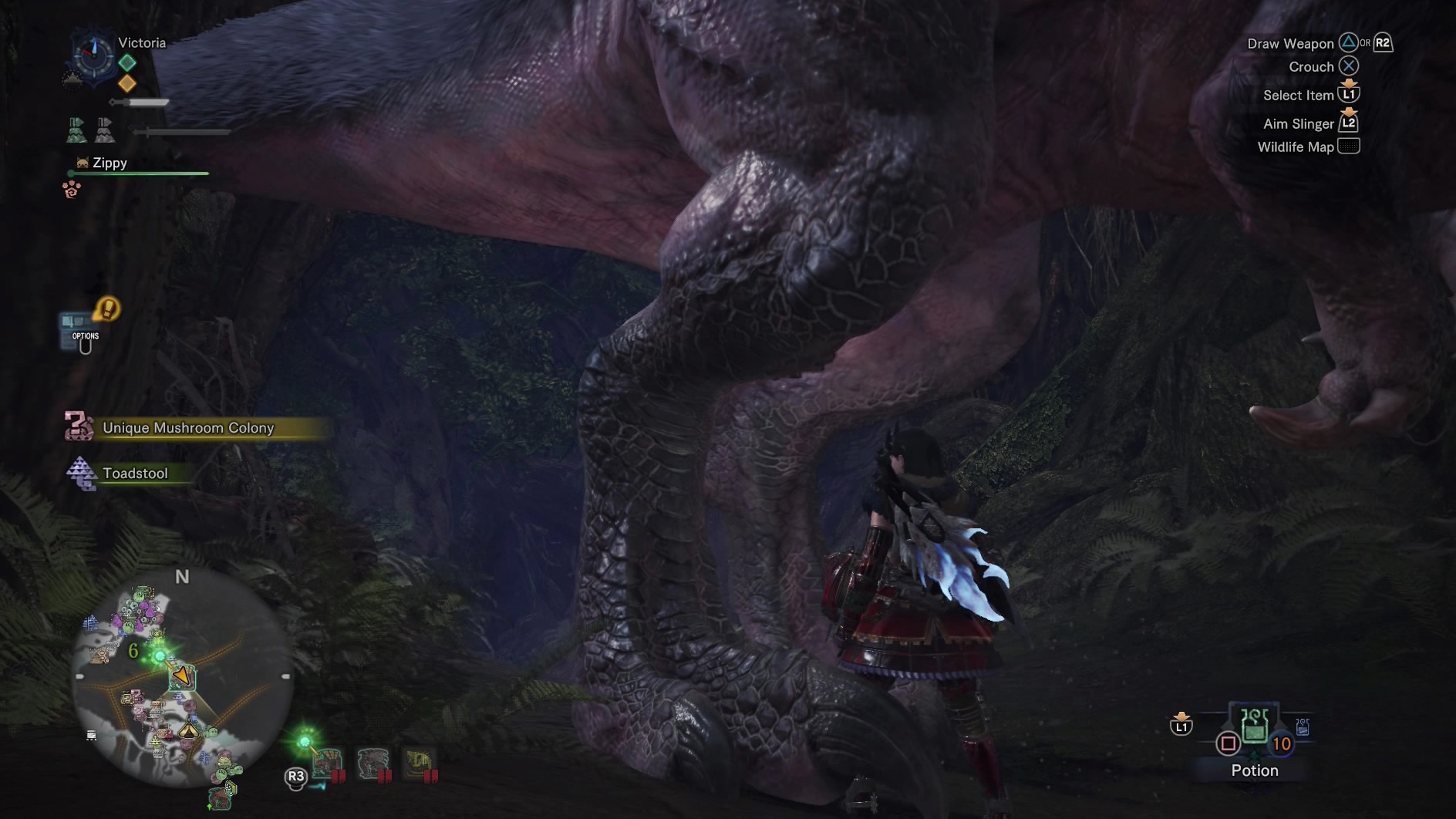Select Palico Zippy's name plate
1456x819 pixels.
click(110, 163)
